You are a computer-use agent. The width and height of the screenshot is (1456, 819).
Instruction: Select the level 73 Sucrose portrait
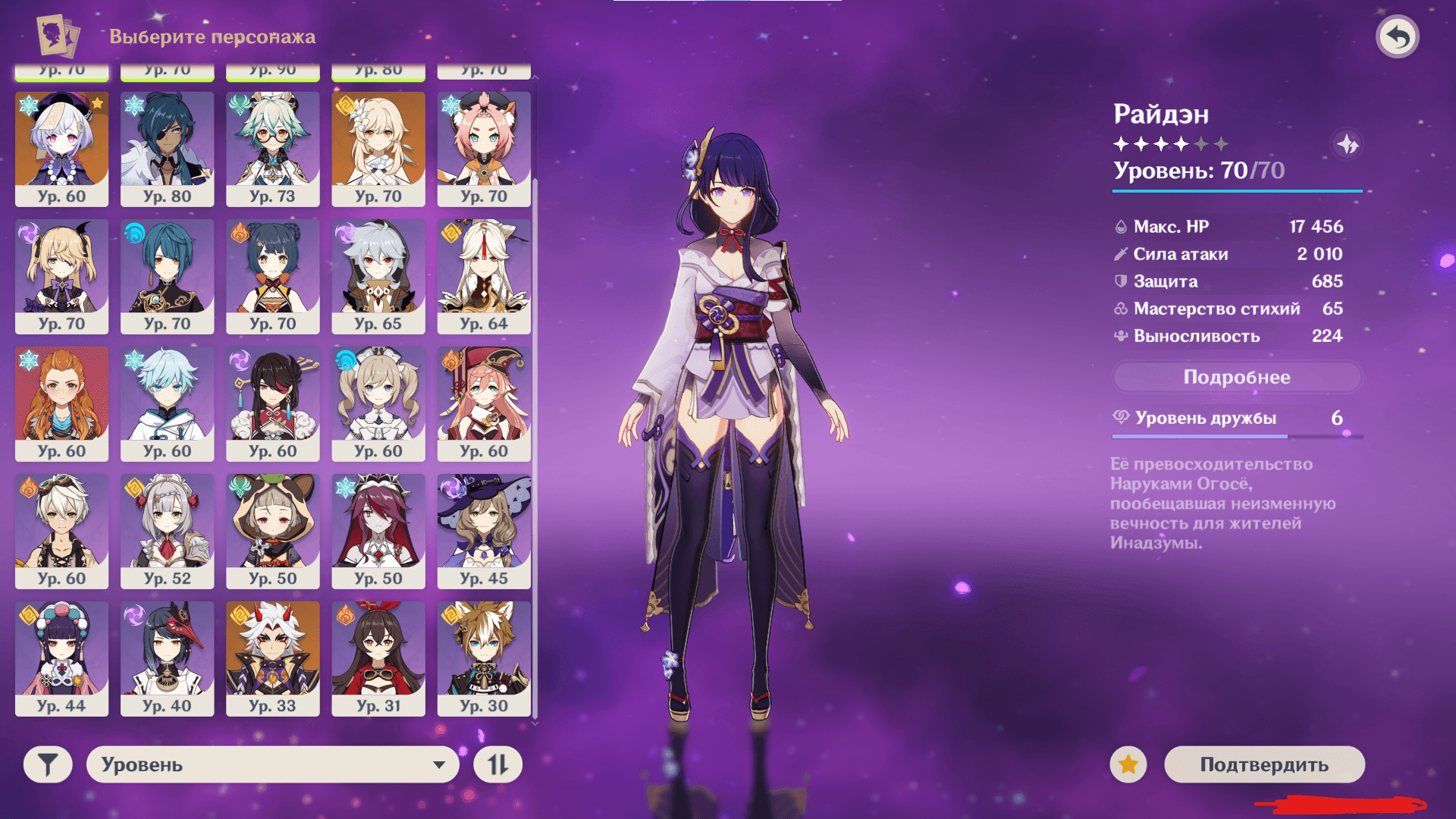[273, 149]
